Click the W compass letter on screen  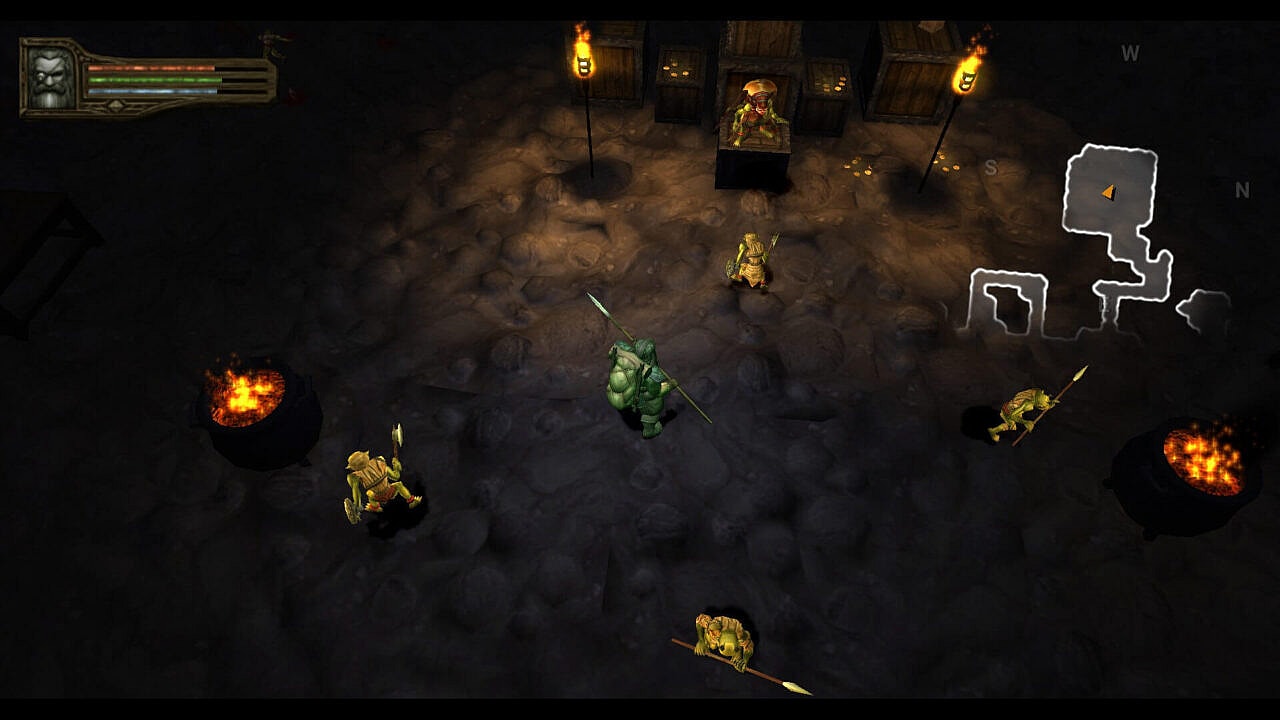point(1131,53)
